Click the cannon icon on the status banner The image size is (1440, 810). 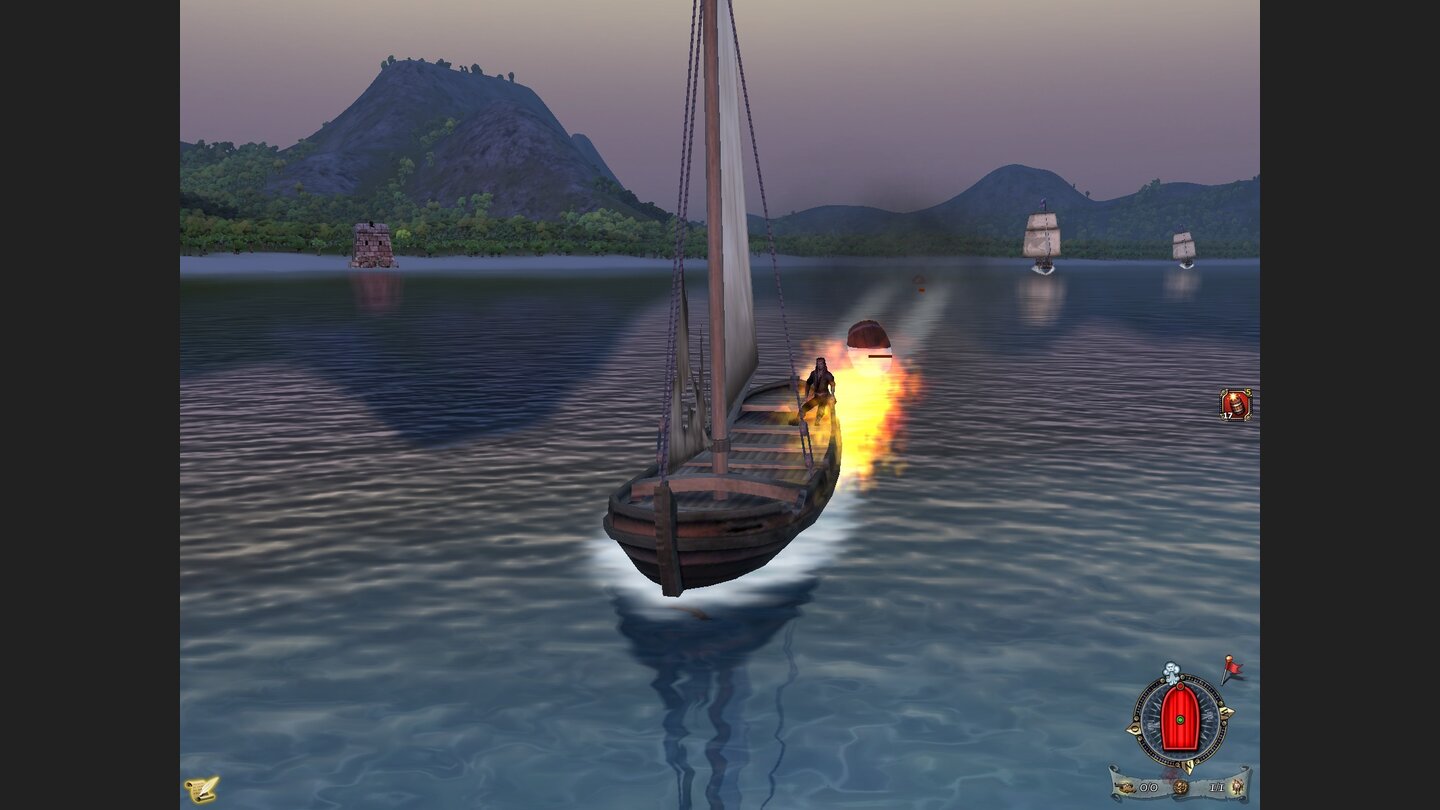click(x=1127, y=787)
